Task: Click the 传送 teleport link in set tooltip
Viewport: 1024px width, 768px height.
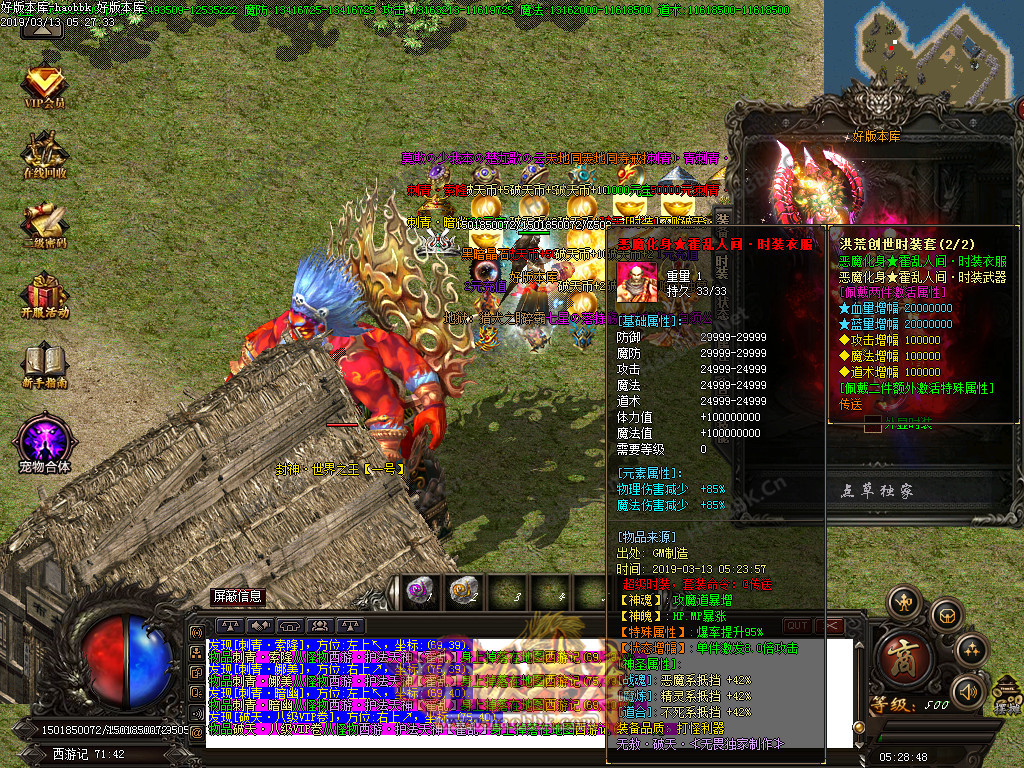Action: (851, 405)
